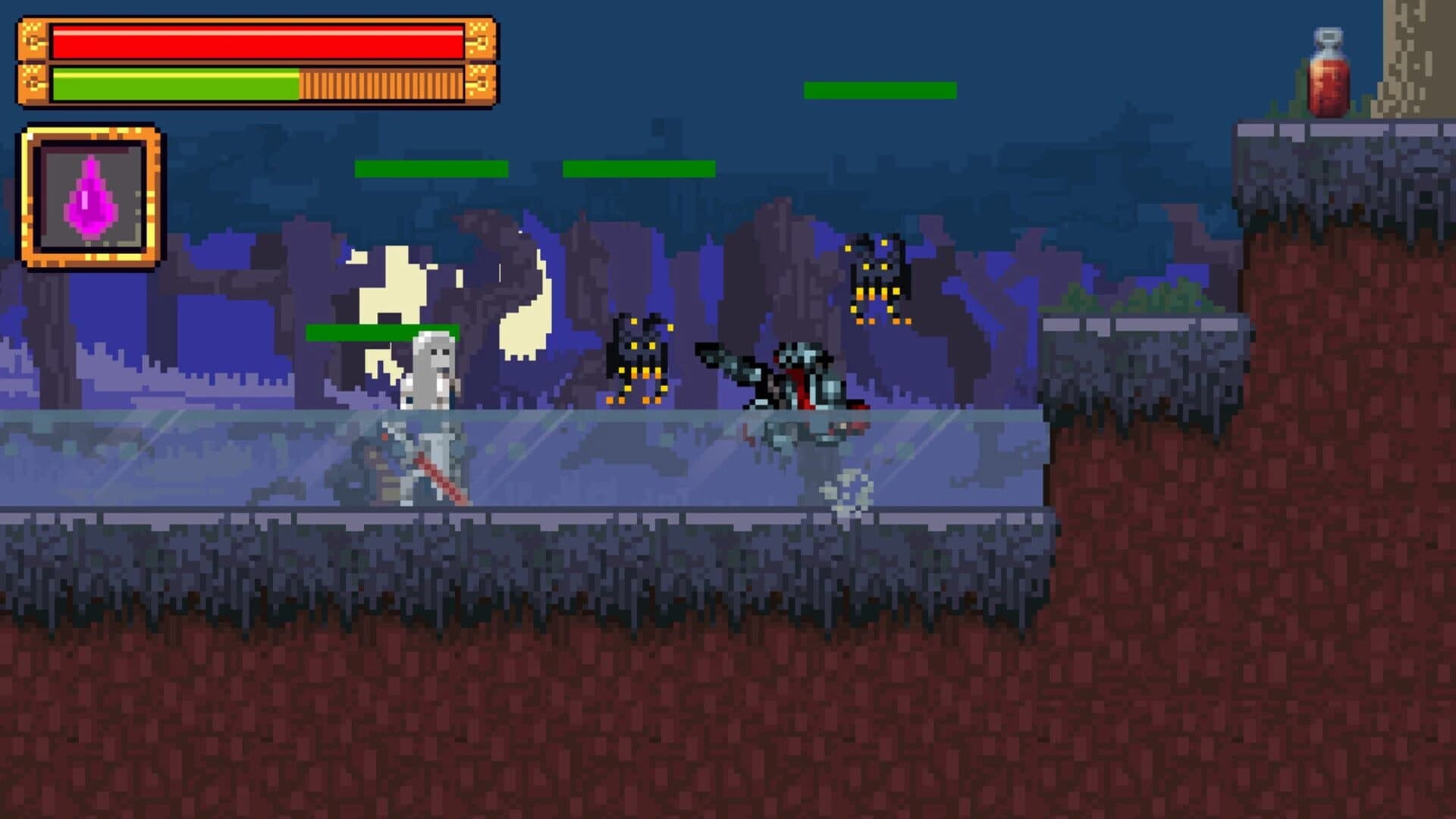
Task: Click the enemy health bar above the left bat
Action: click(637, 168)
